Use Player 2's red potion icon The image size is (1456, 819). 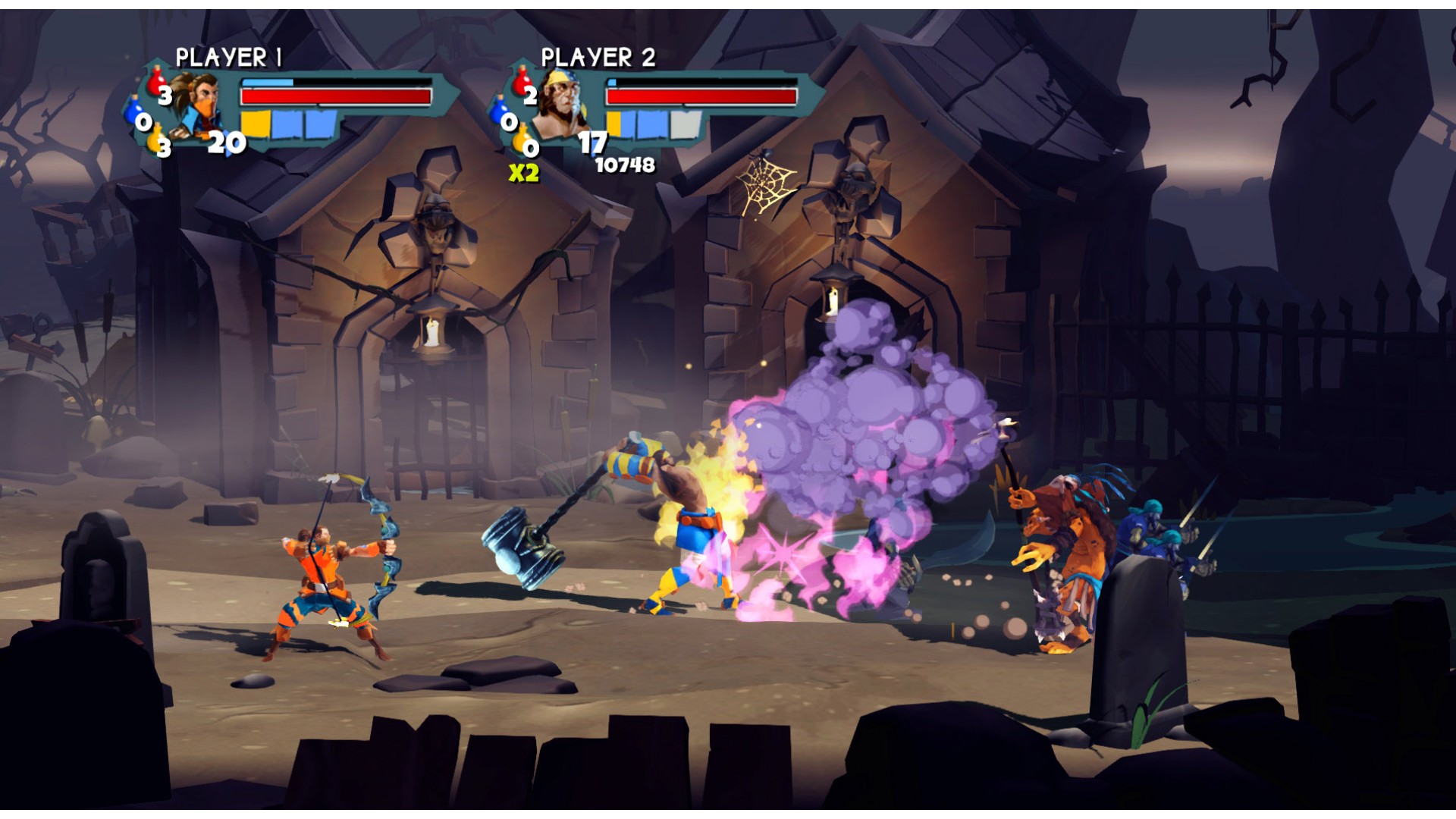(522, 81)
